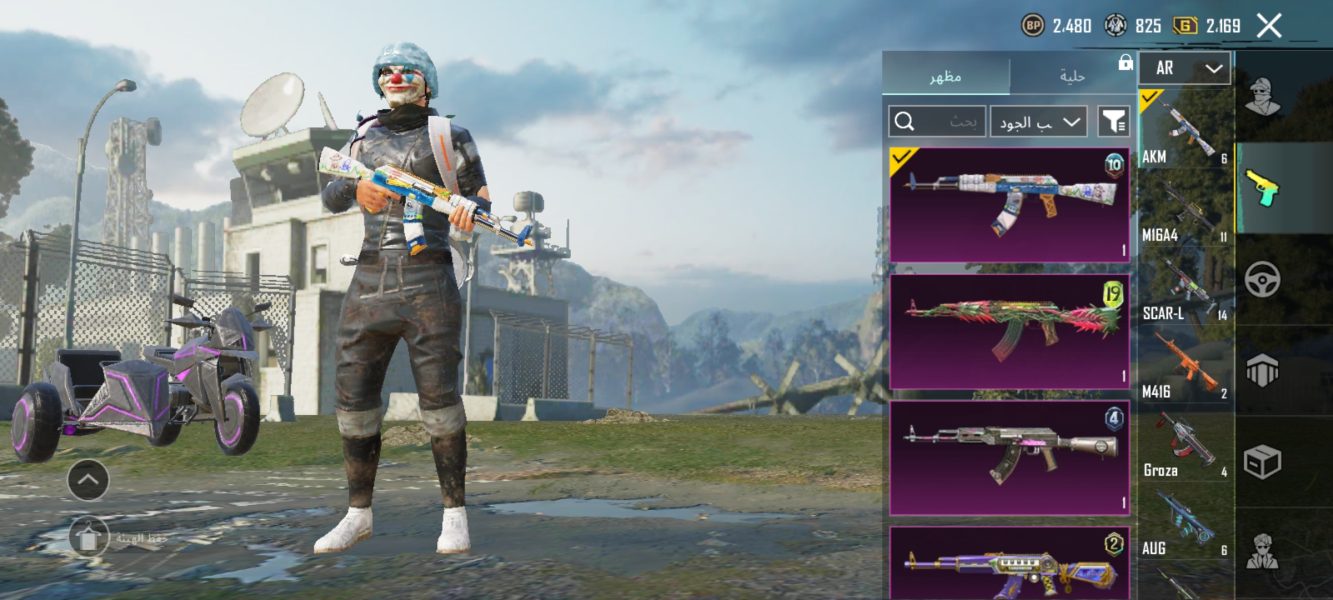Select SCAR-L in the weapon list
1333x600 pixels.
pos(1185,288)
